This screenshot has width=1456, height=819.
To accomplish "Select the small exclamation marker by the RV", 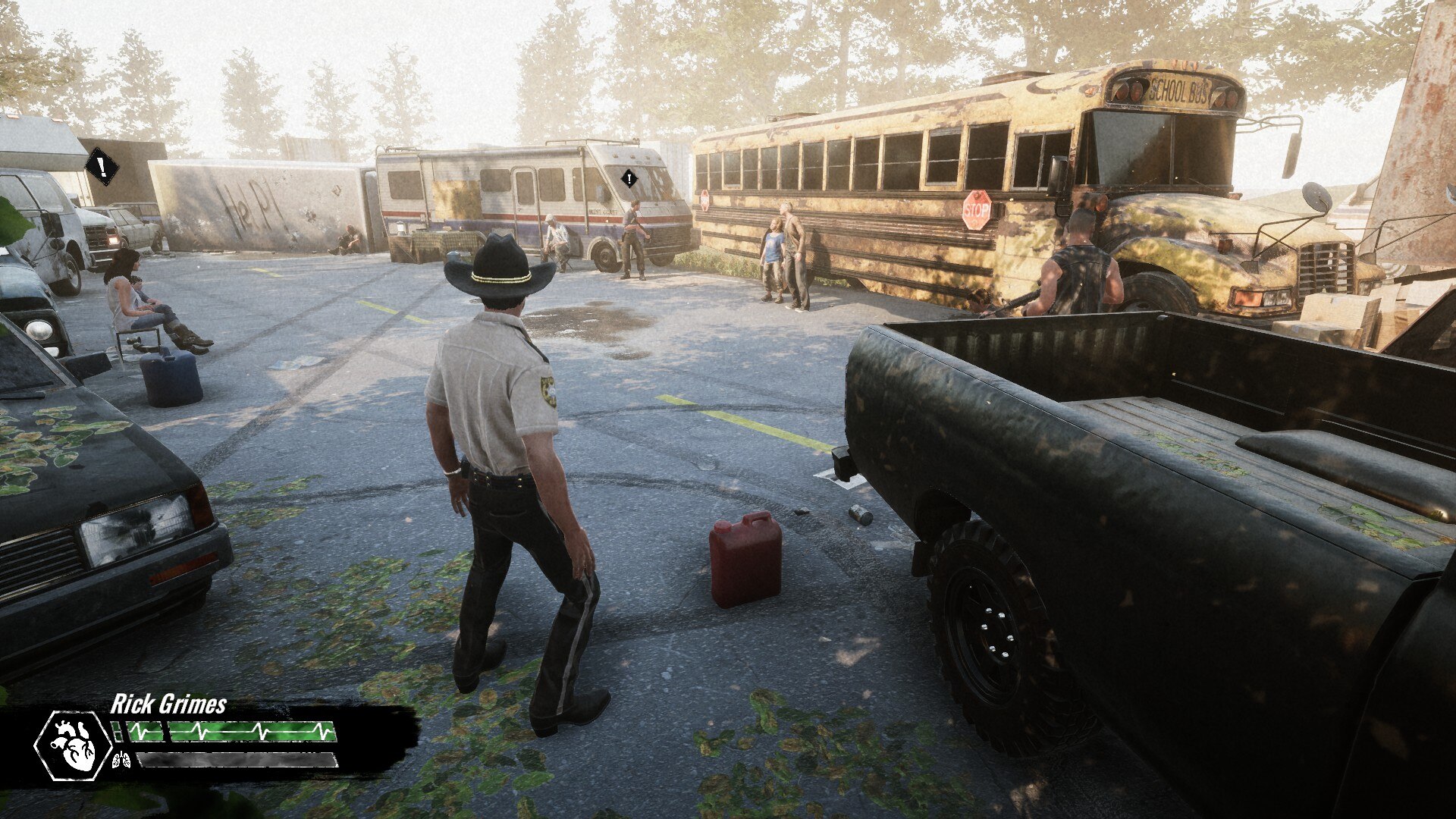I will (x=629, y=179).
